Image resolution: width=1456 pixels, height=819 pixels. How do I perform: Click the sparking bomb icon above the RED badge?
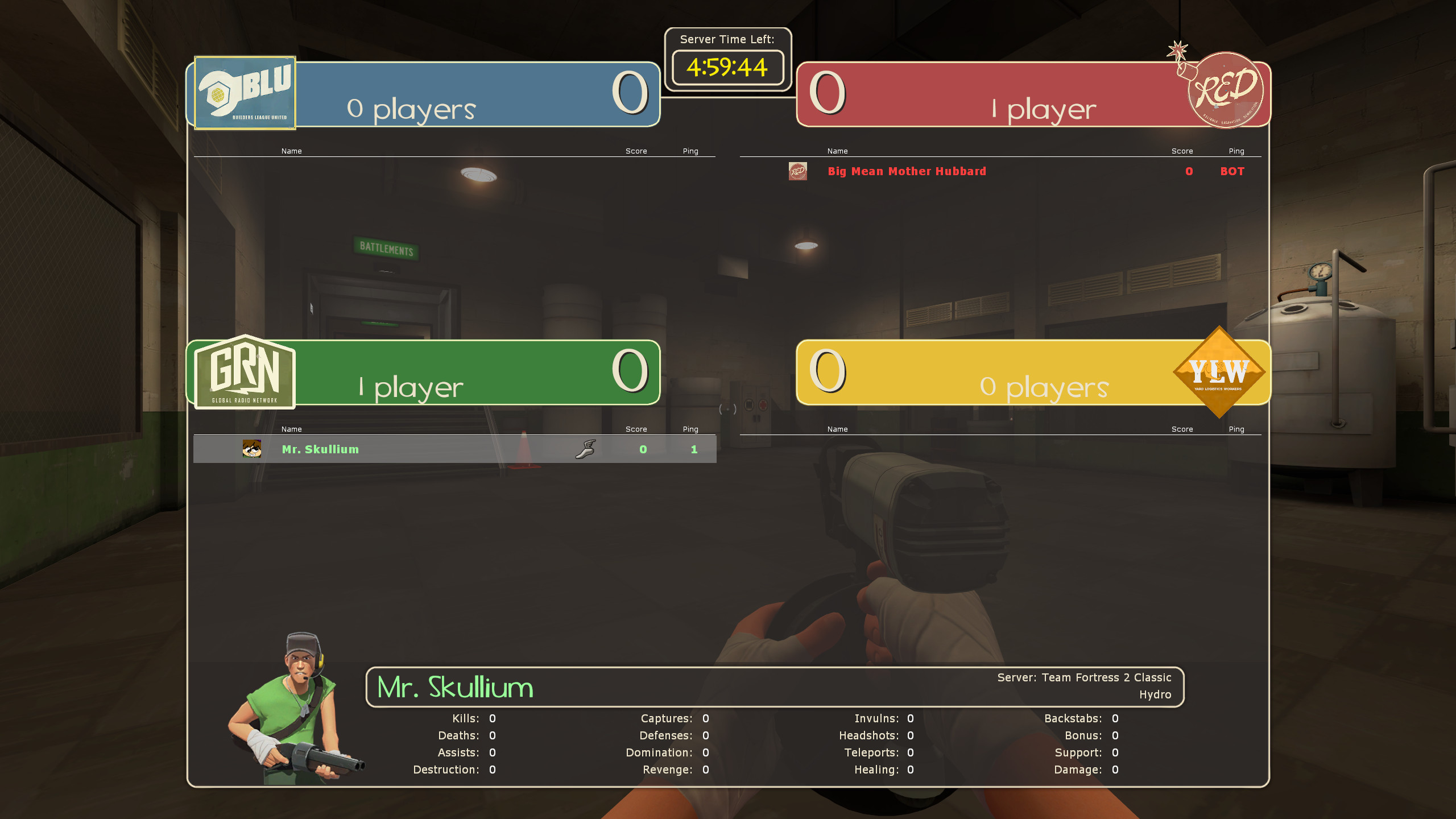pyautogui.click(x=1178, y=51)
